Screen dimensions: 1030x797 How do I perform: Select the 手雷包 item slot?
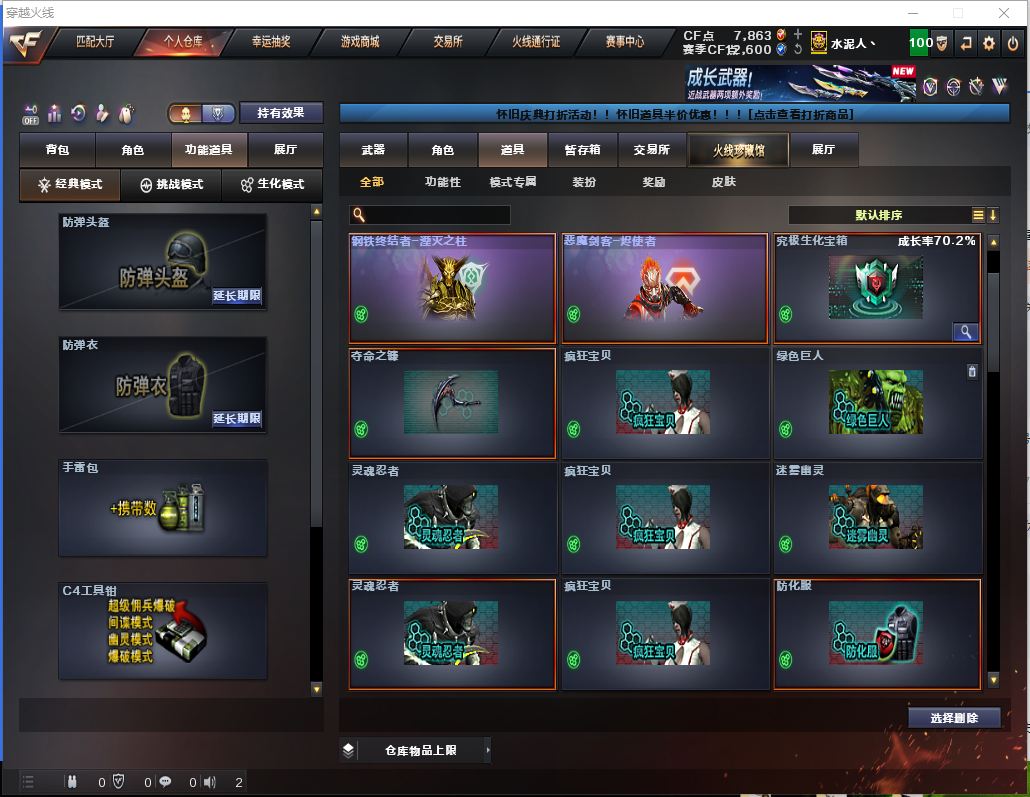163,507
